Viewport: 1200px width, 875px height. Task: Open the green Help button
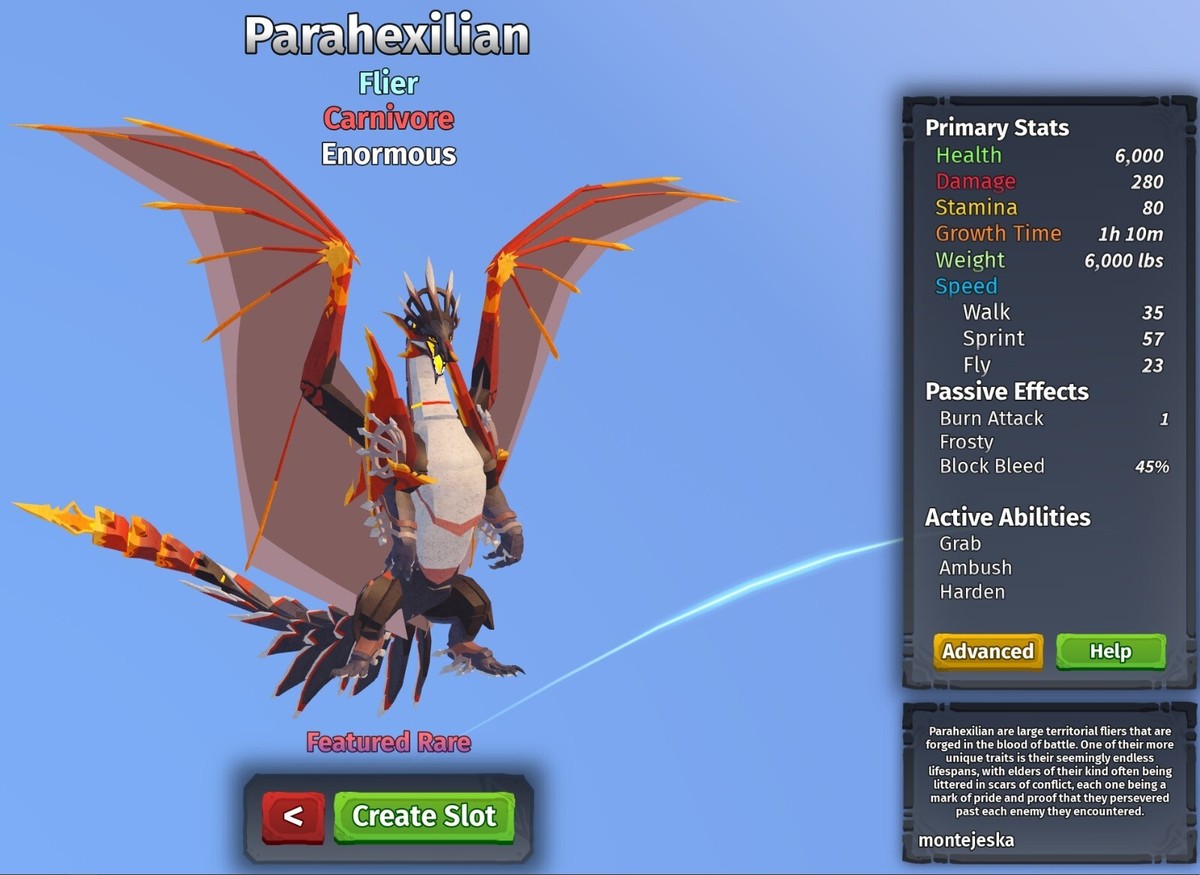1110,651
